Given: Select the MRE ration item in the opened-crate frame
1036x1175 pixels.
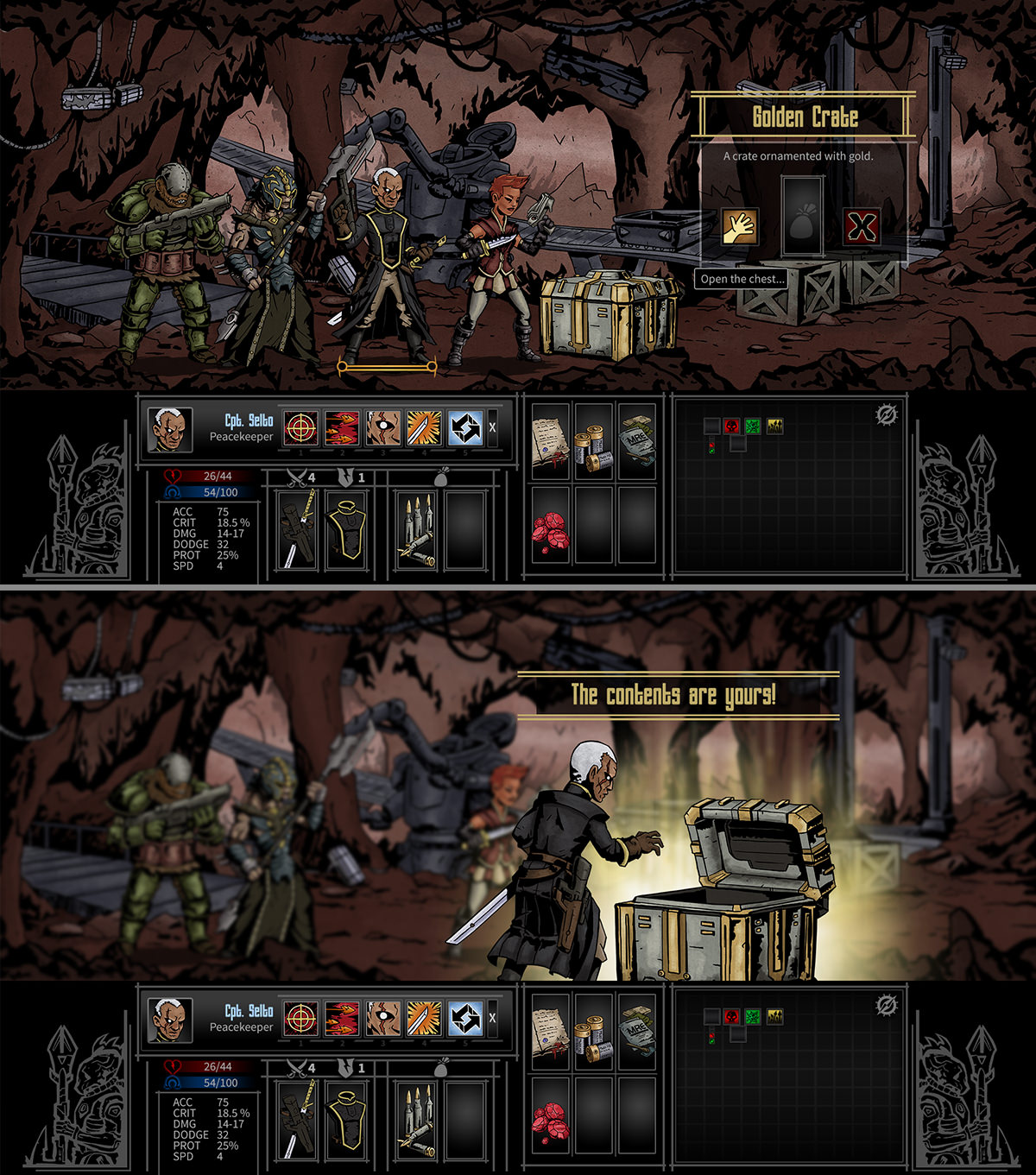Looking at the screenshot, I should click(x=636, y=1030).
